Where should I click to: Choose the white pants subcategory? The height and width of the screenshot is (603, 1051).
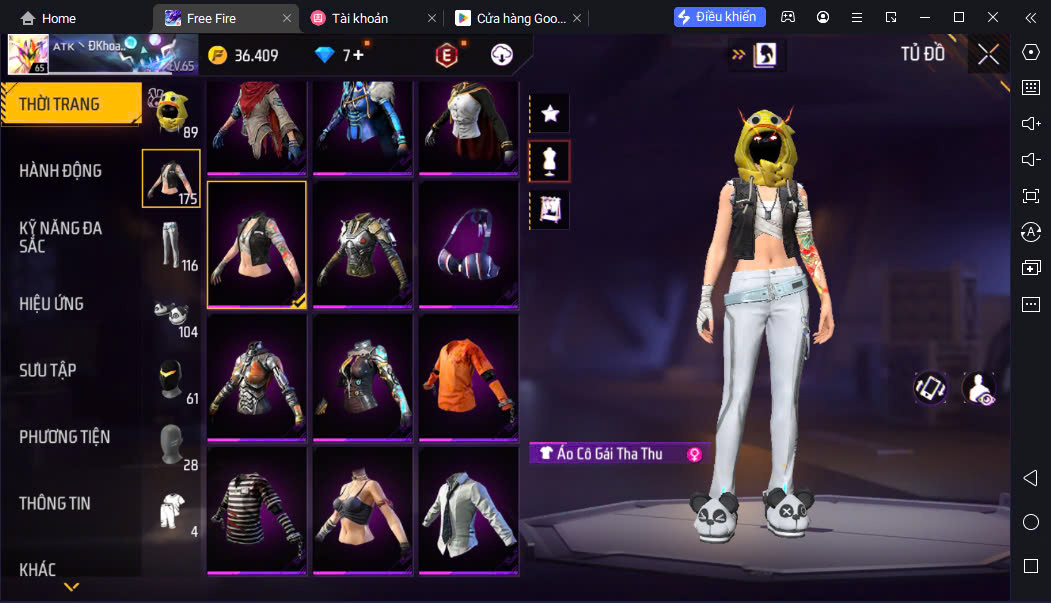[x=172, y=245]
